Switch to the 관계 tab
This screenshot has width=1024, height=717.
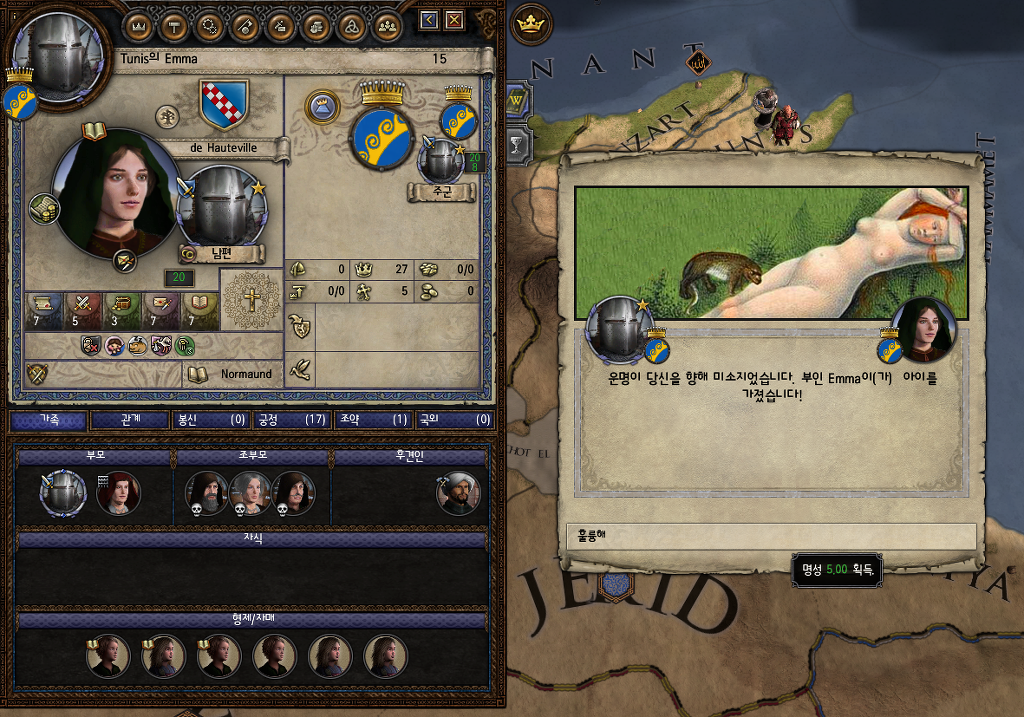tap(129, 420)
